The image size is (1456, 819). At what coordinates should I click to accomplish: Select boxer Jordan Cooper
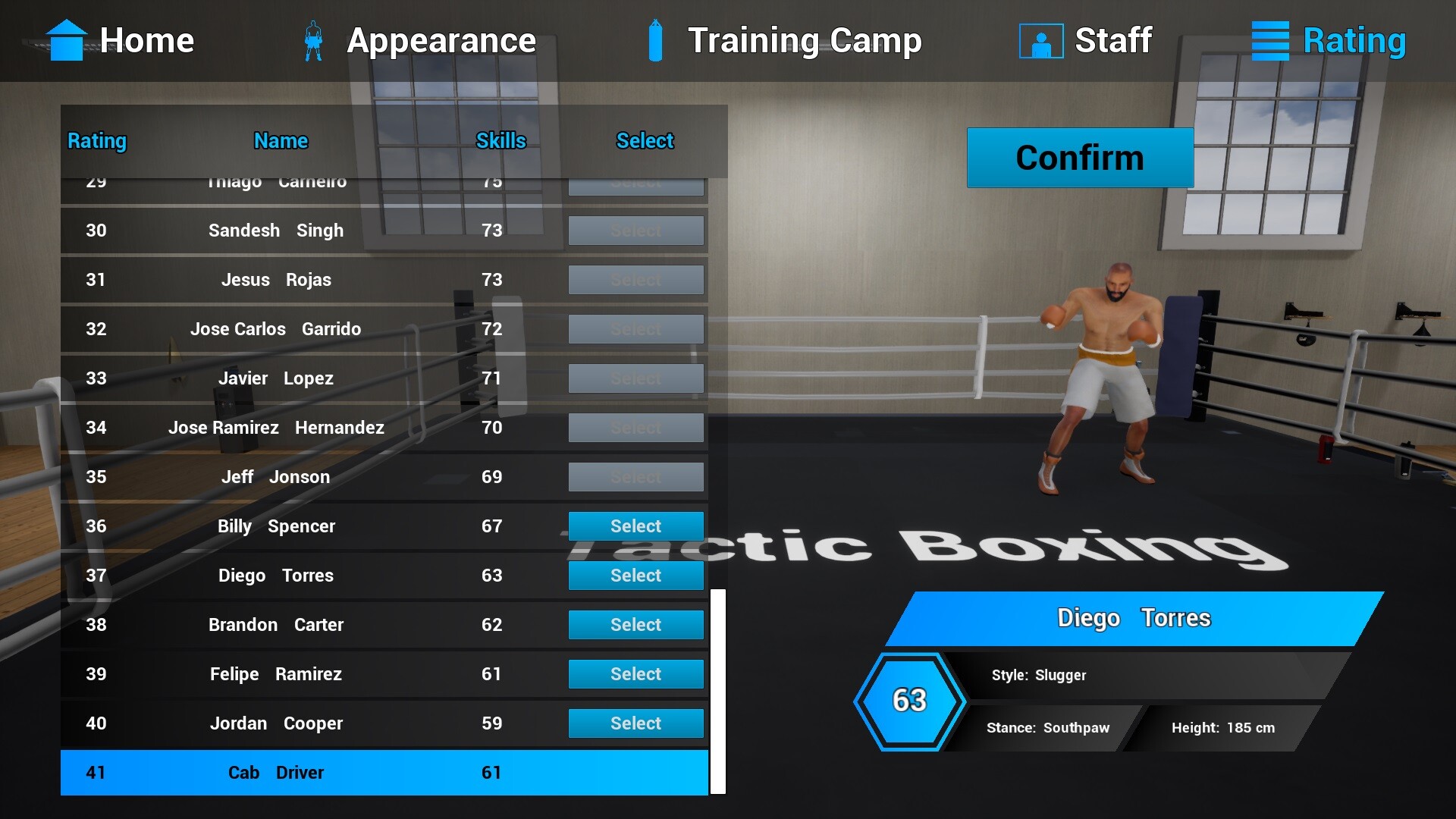(635, 723)
